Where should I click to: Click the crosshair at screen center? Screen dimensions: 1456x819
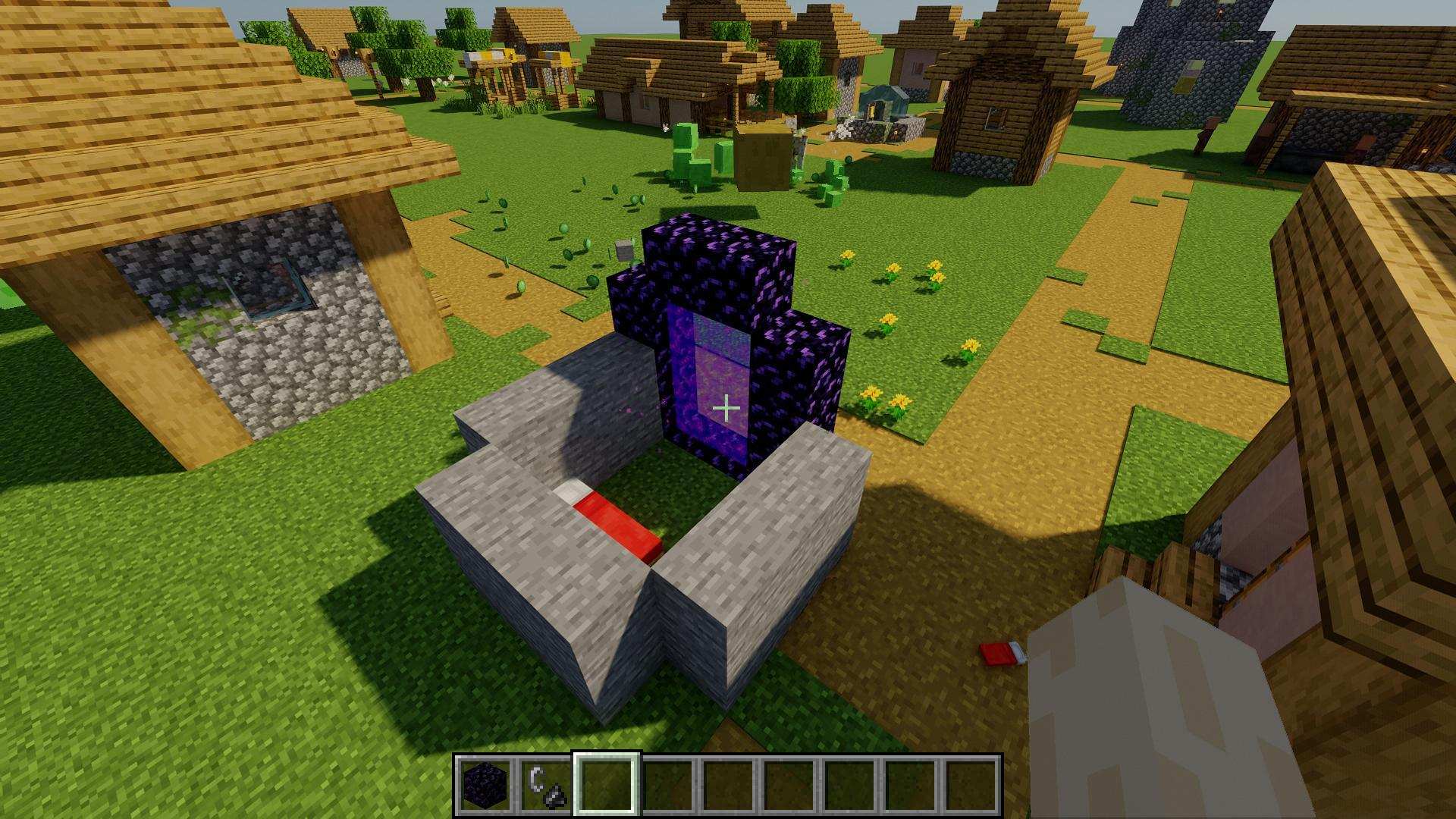click(726, 407)
